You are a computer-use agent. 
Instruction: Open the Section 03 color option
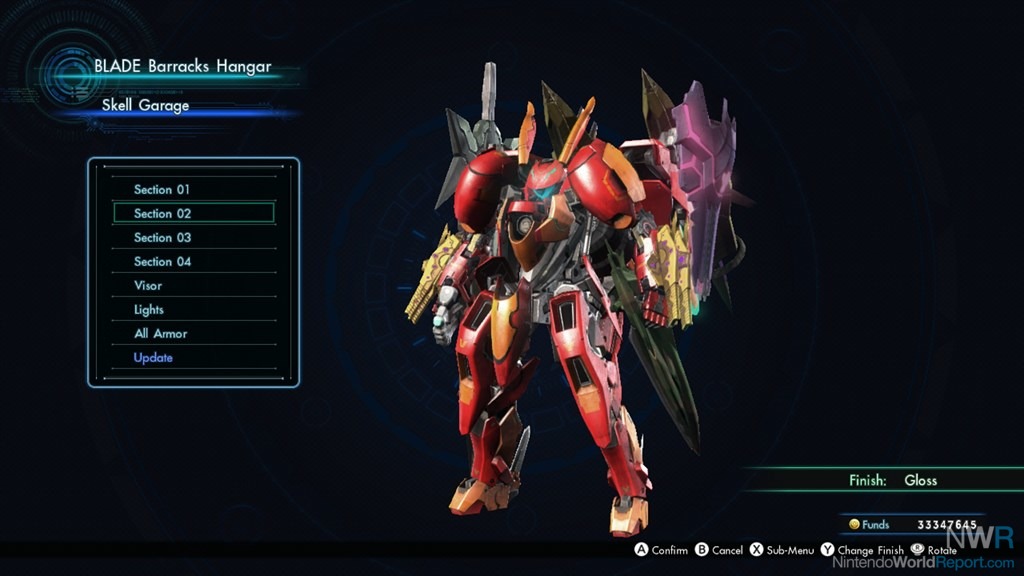point(162,237)
